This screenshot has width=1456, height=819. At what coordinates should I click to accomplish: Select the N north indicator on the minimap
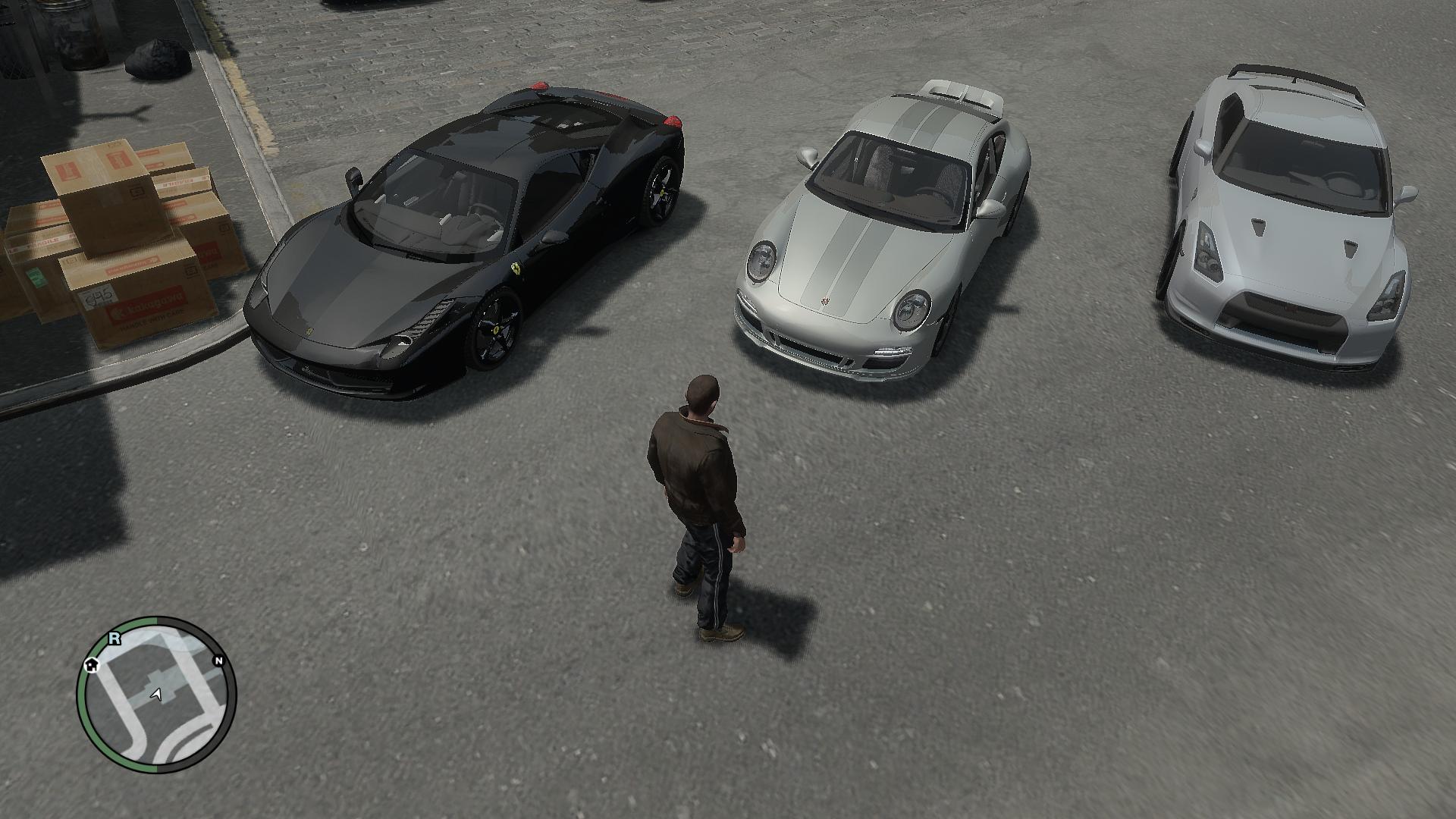[219, 661]
